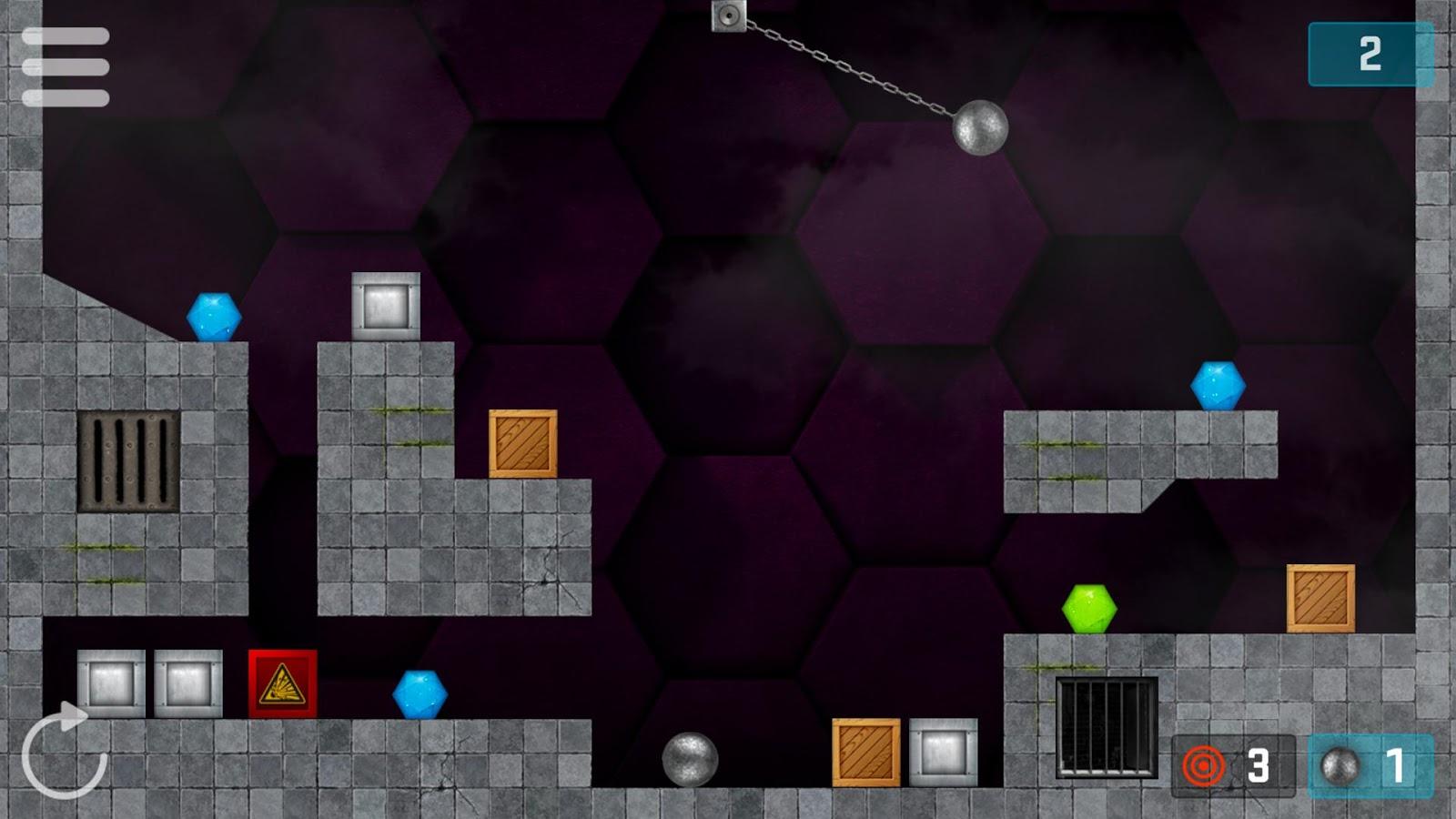The image size is (1456, 819).
Task: Select the blue gem above the bottom platform
Action: pos(421,695)
